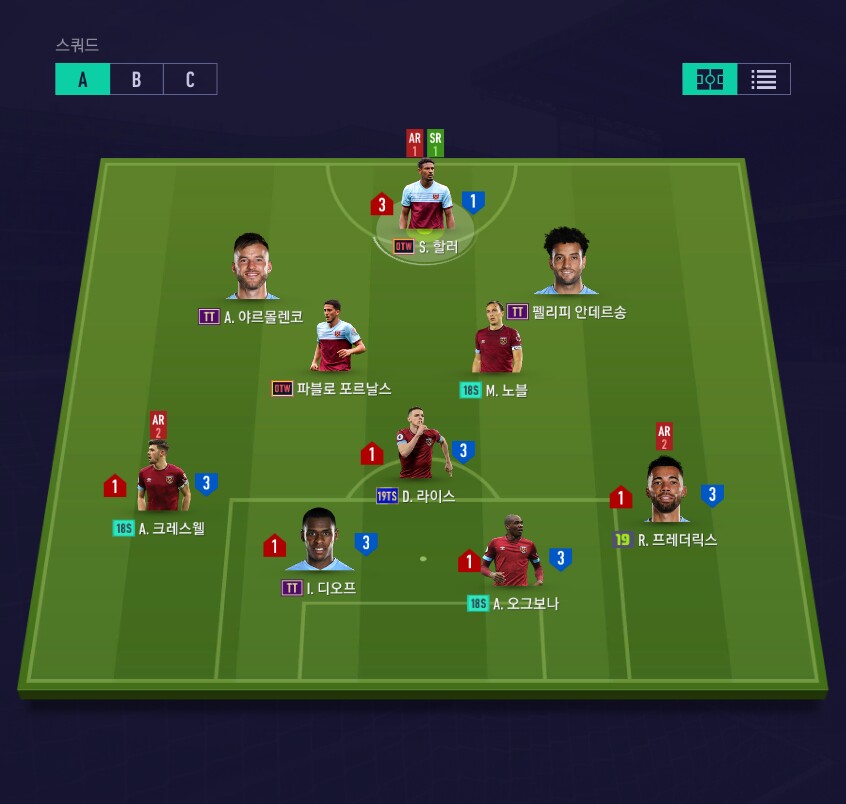This screenshot has width=846, height=804.
Task: Show the pitch formation view
Action: coord(710,79)
